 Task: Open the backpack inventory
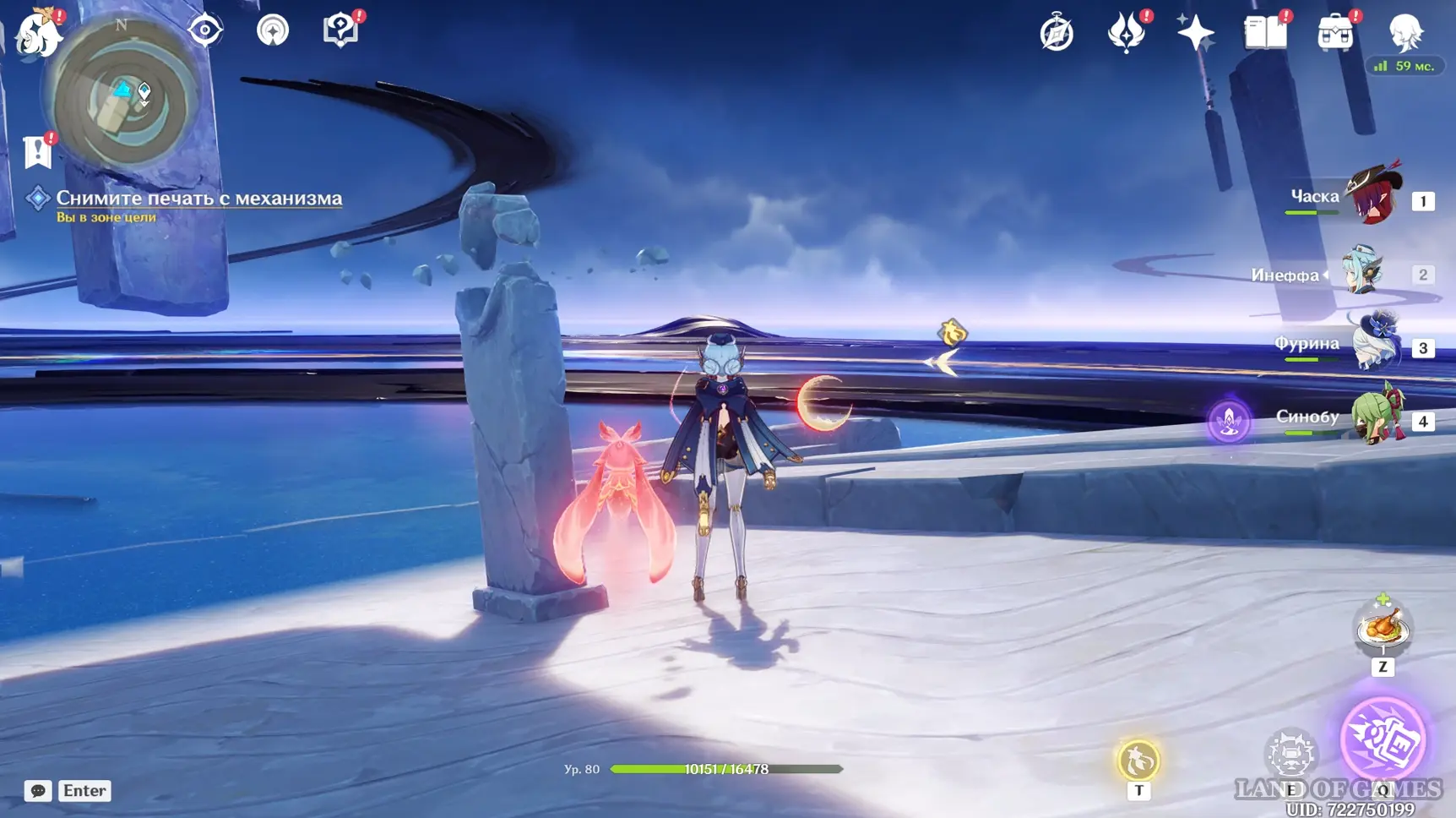click(x=1335, y=34)
